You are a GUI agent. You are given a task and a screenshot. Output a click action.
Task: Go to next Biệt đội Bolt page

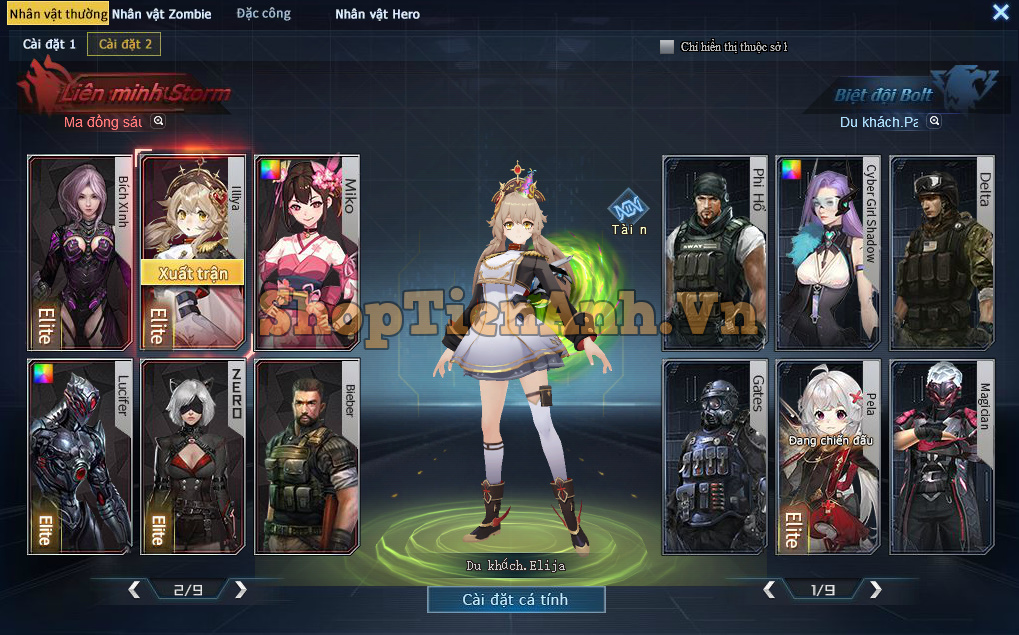coord(876,590)
